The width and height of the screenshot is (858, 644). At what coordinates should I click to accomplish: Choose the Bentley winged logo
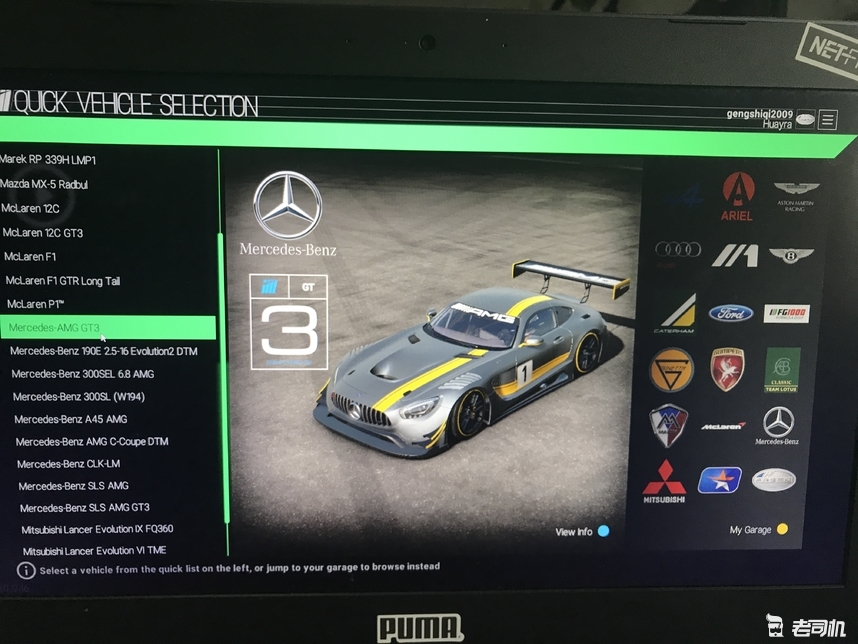792,256
